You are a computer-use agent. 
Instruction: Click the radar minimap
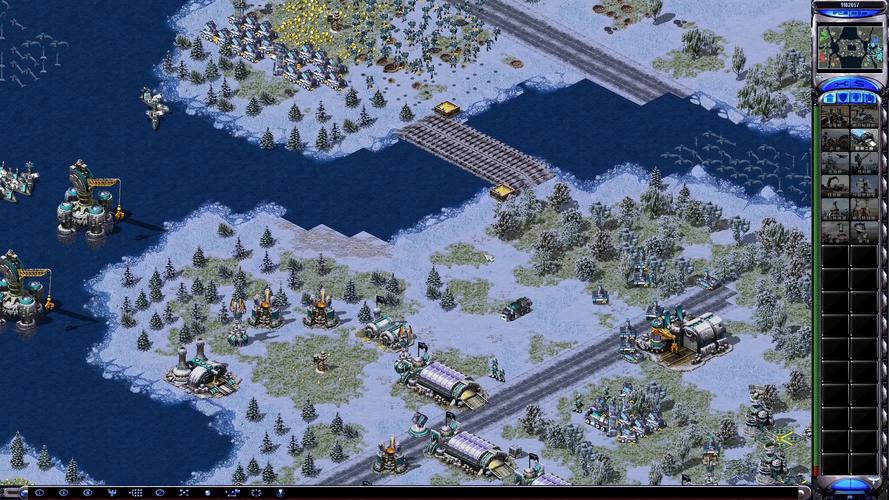[848, 47]
